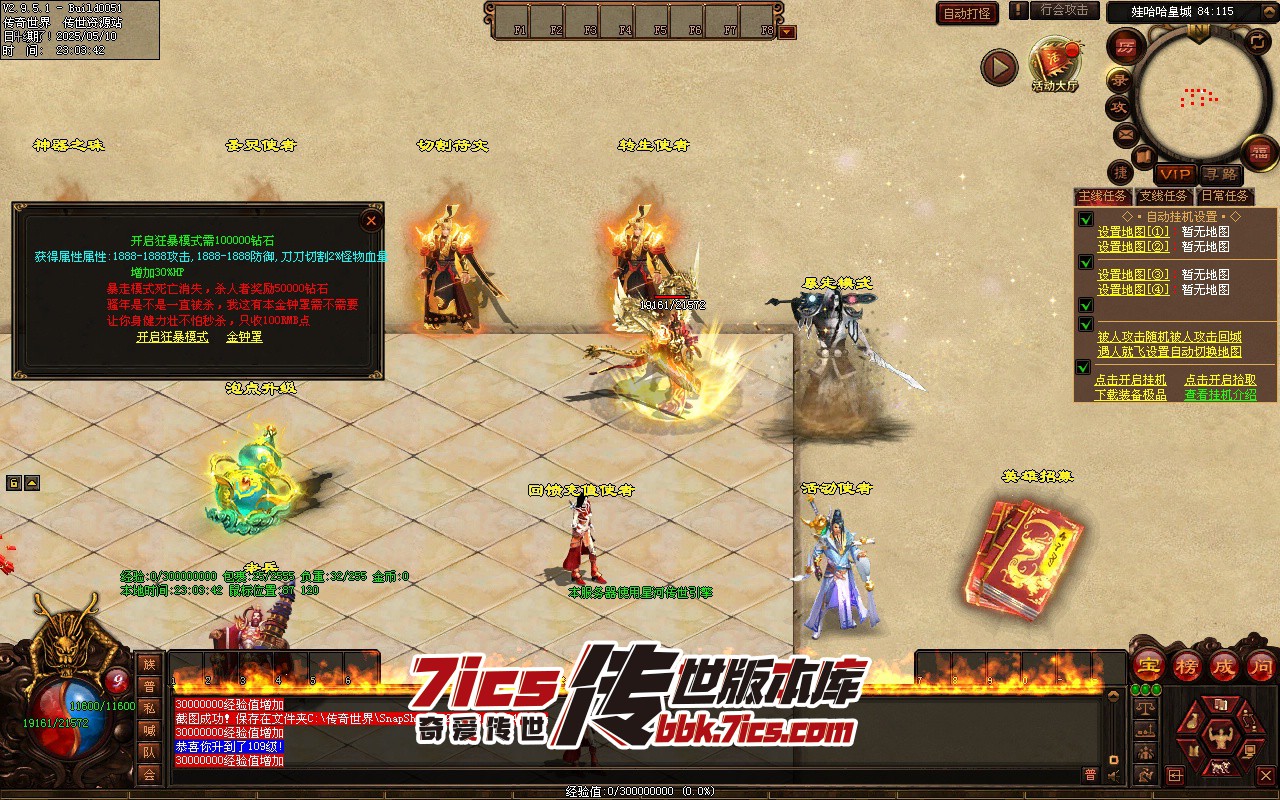1280x800 pixels.
Task: Open the 宝 treasure button
Action: click(1146, 664)
